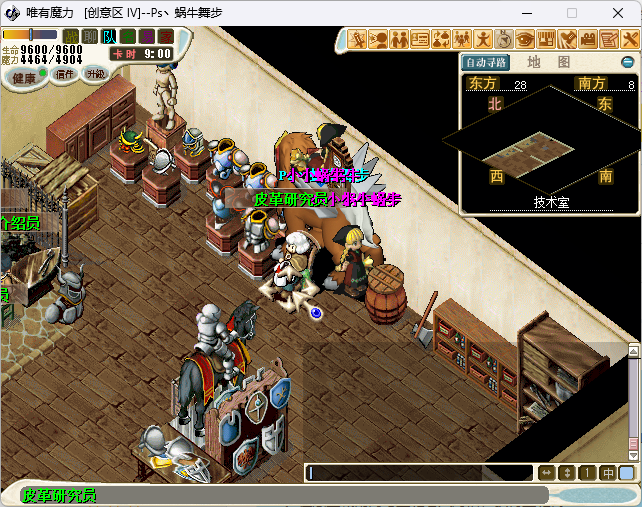Maximize the game window
Viewport: 642px width, 507px height.
point(572,13)
